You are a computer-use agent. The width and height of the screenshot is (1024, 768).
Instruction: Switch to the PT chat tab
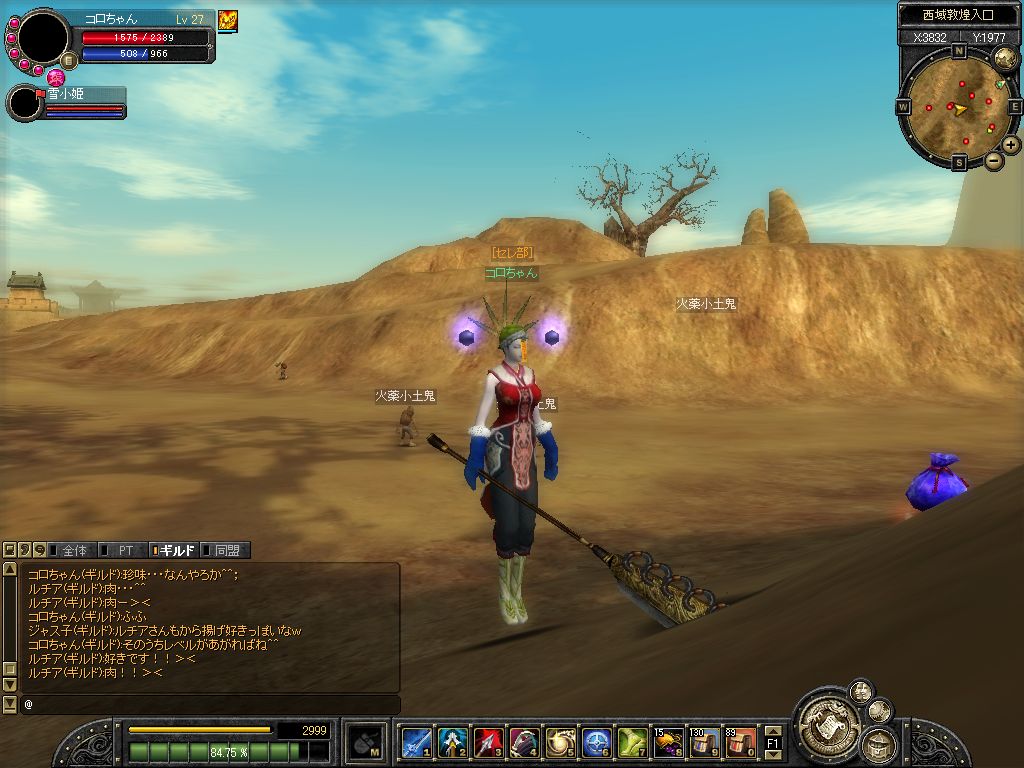125,550
